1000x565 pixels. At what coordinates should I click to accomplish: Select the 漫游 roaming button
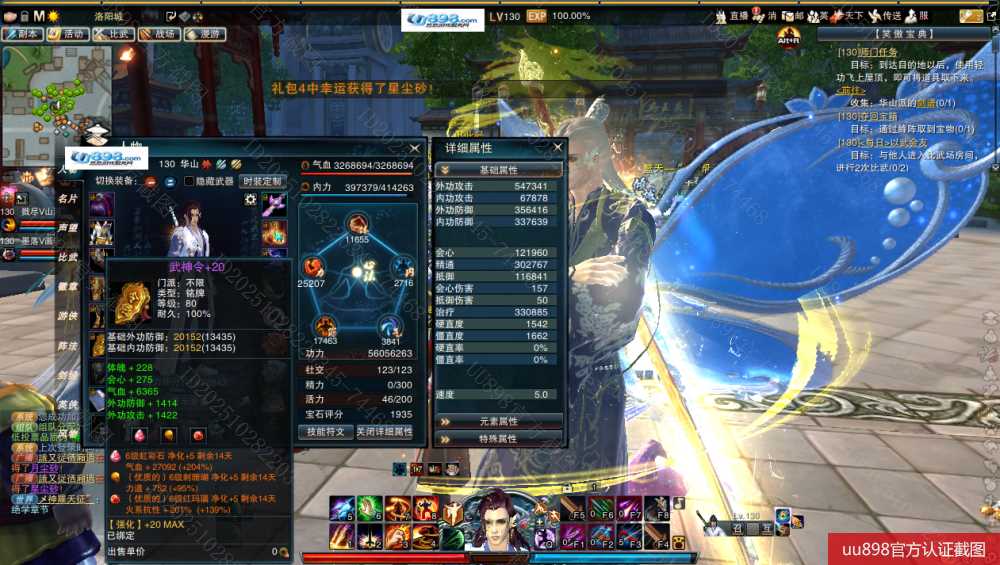(x=205, y=34)
